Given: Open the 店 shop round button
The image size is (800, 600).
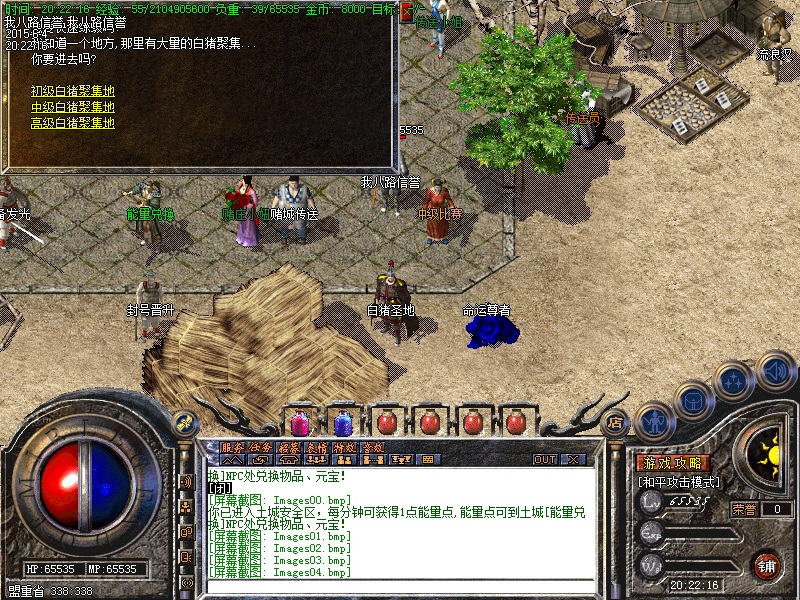Looking at the screenshot, I should pyautogui.click(x=615, y=421).
